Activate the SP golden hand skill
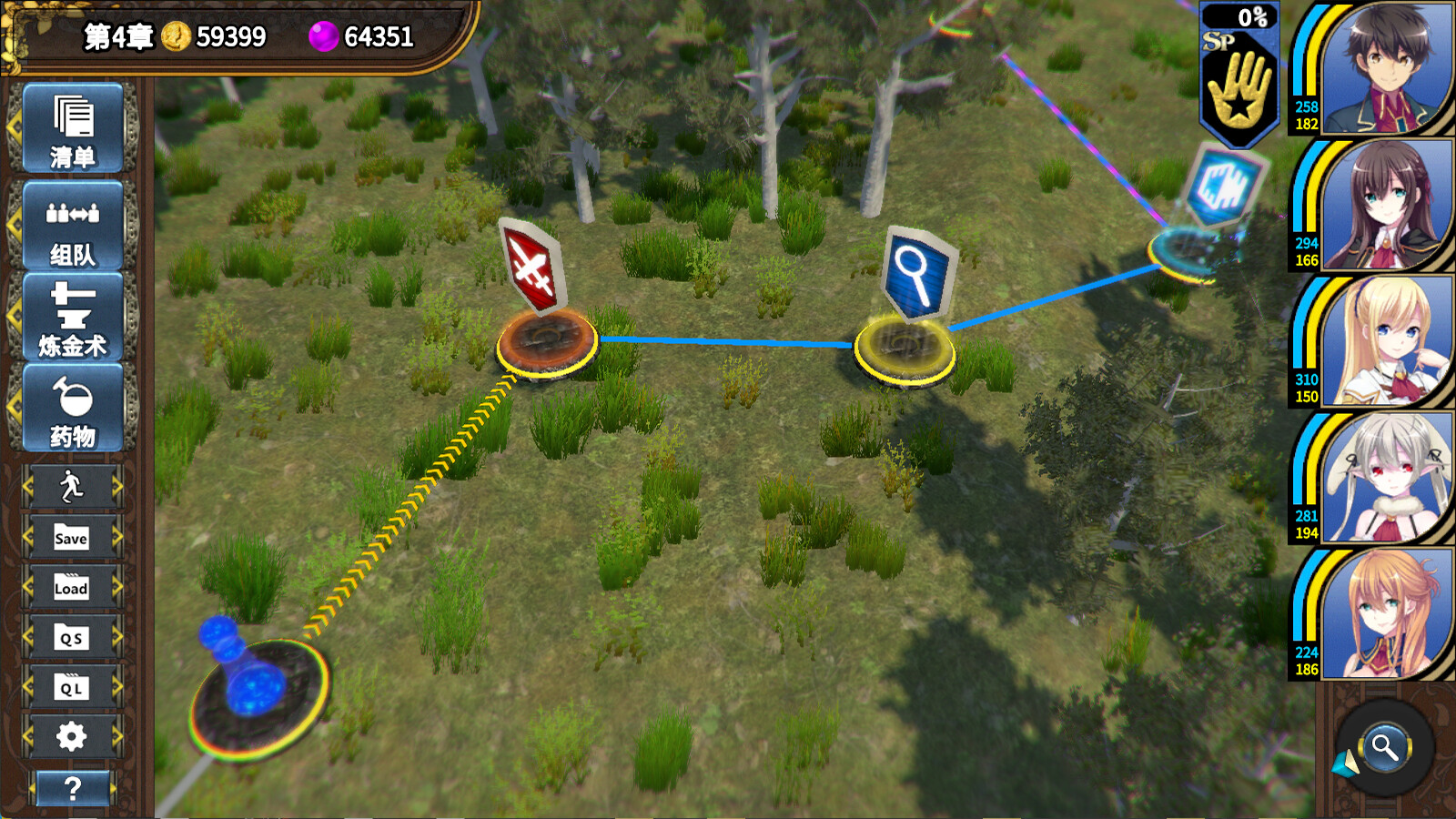The height and width of the screenshot is (819, 1456). tap(1239, 84)
